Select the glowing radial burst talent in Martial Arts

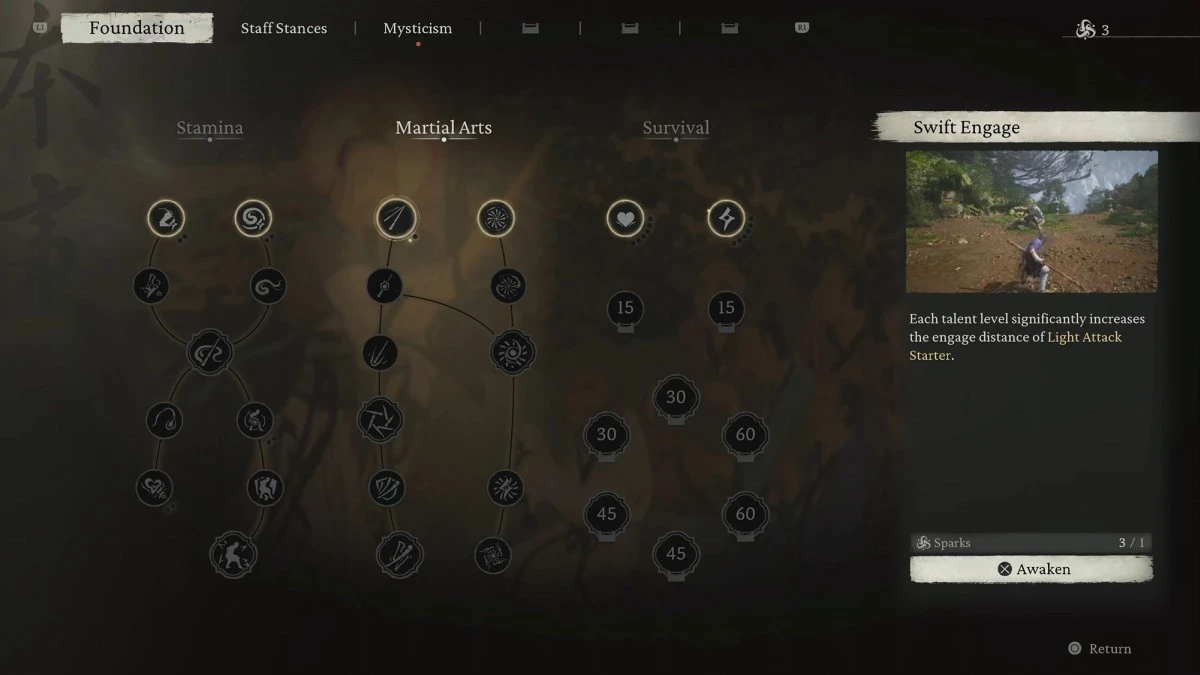point(495,218)
